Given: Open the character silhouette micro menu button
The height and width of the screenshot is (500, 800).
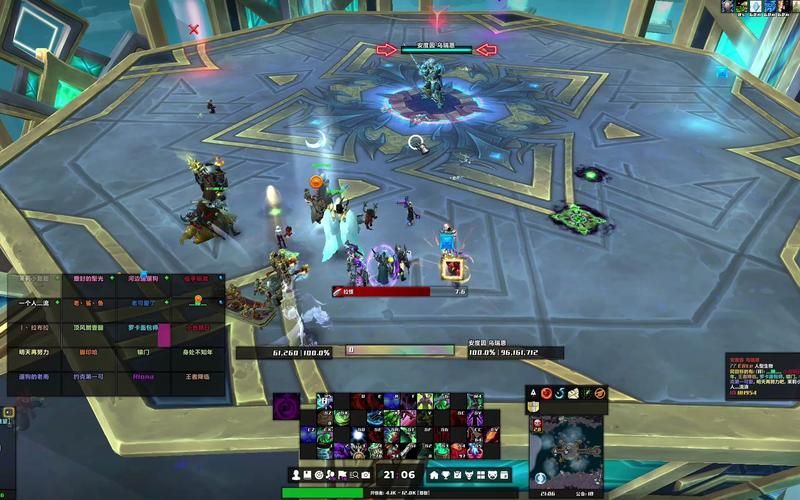Looking at the screenshot, I should [x=297, y=474].
